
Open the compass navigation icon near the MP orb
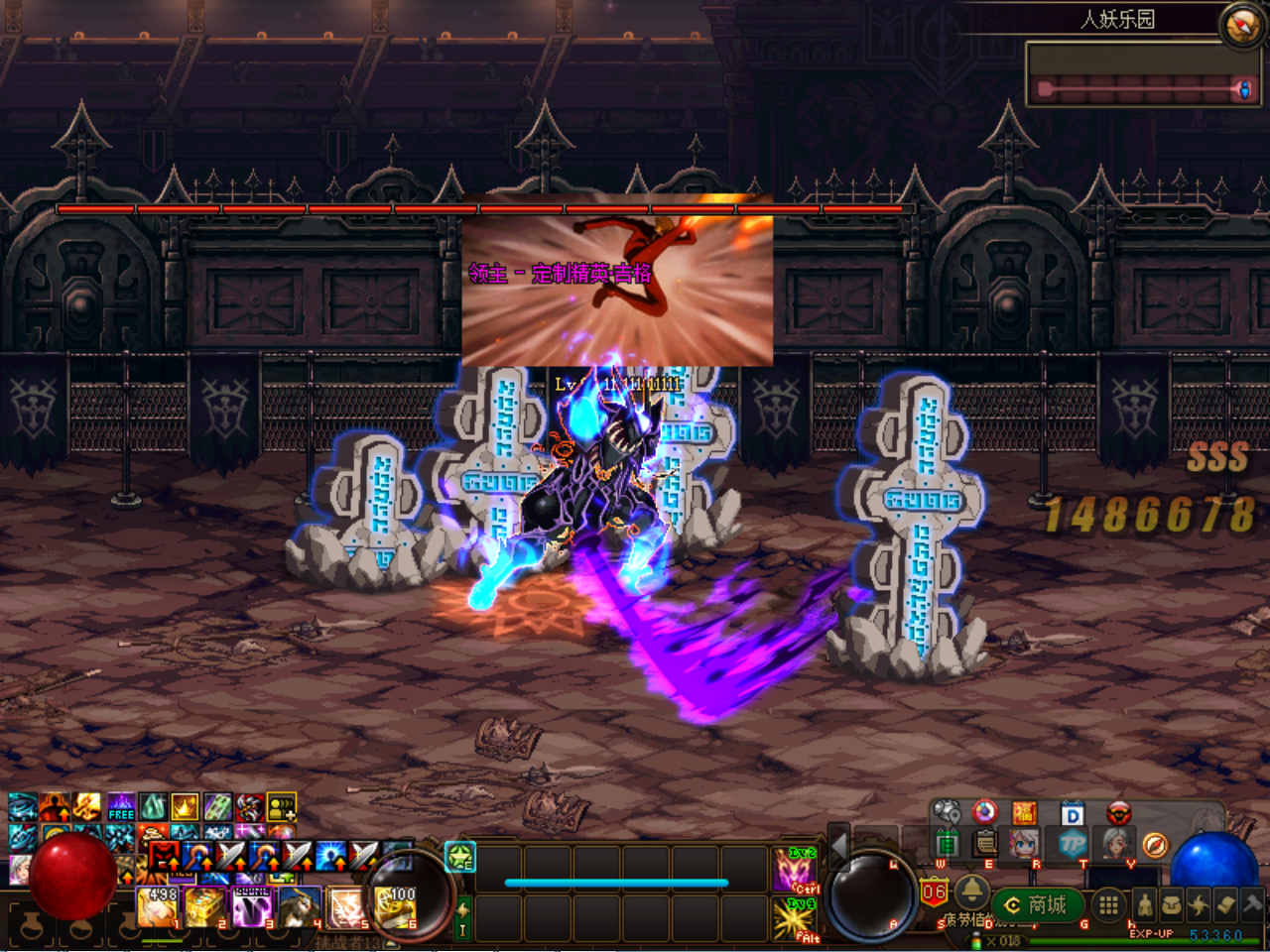(x=1156, y=845)
